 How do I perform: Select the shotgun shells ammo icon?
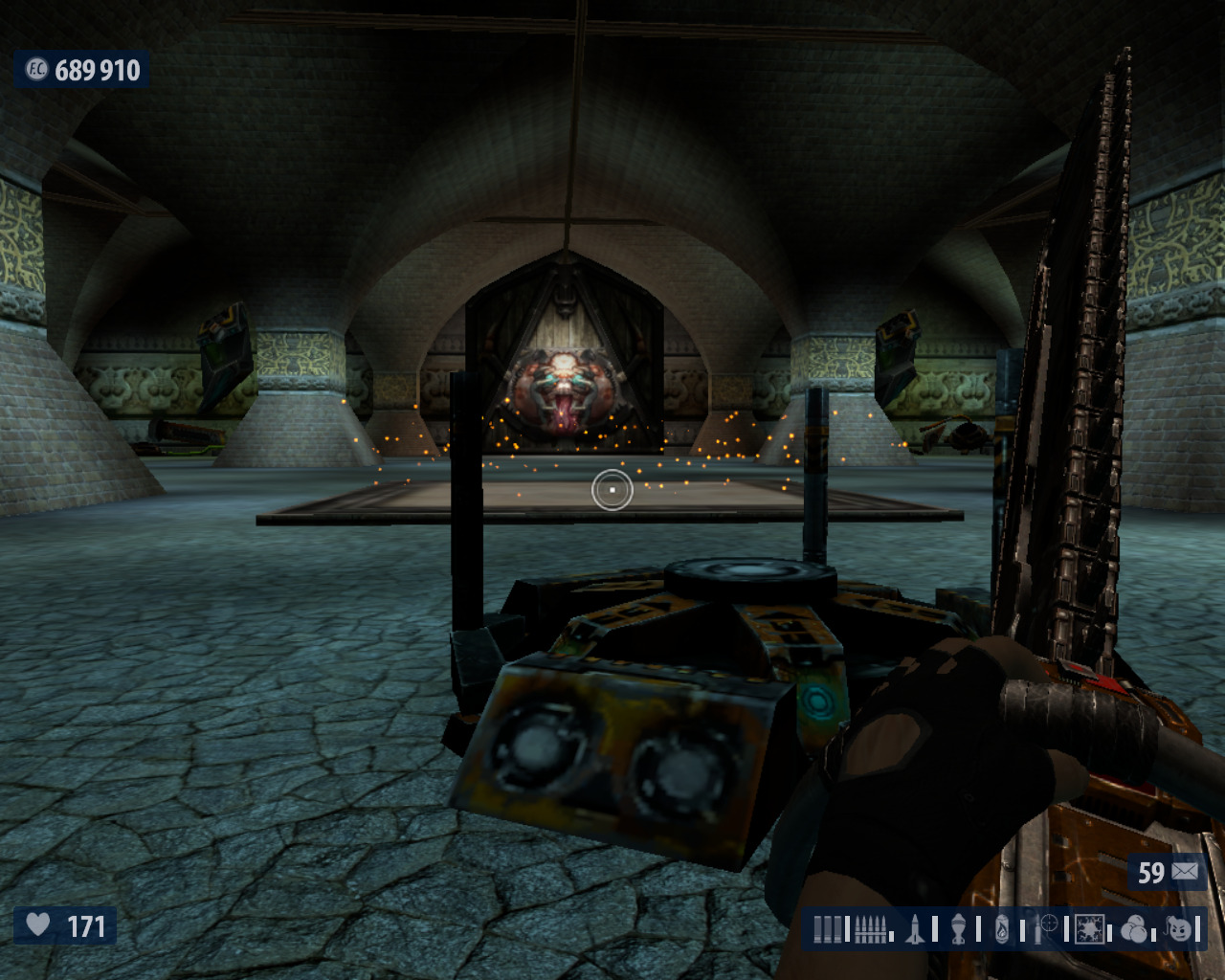click(830, 928)
